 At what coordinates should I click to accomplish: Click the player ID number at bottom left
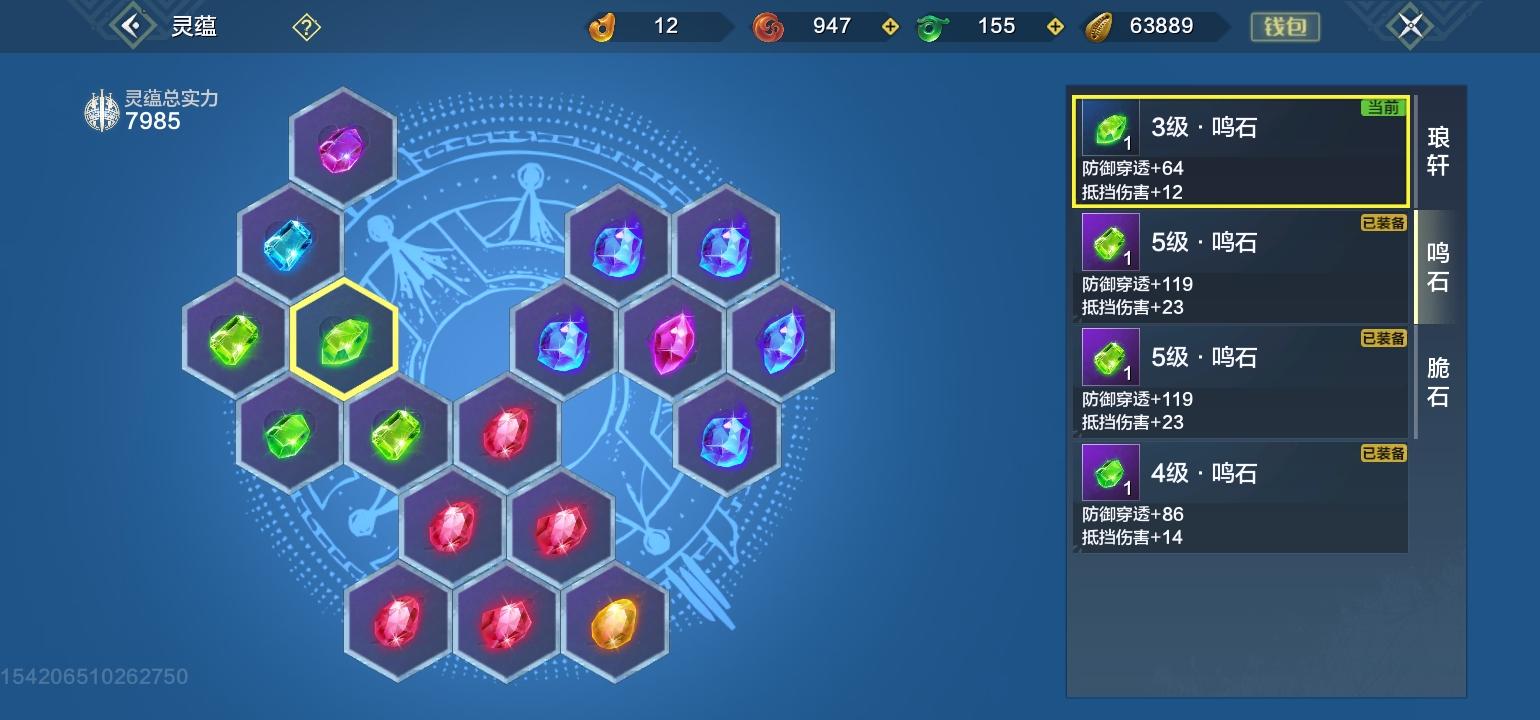pos(95,677)
